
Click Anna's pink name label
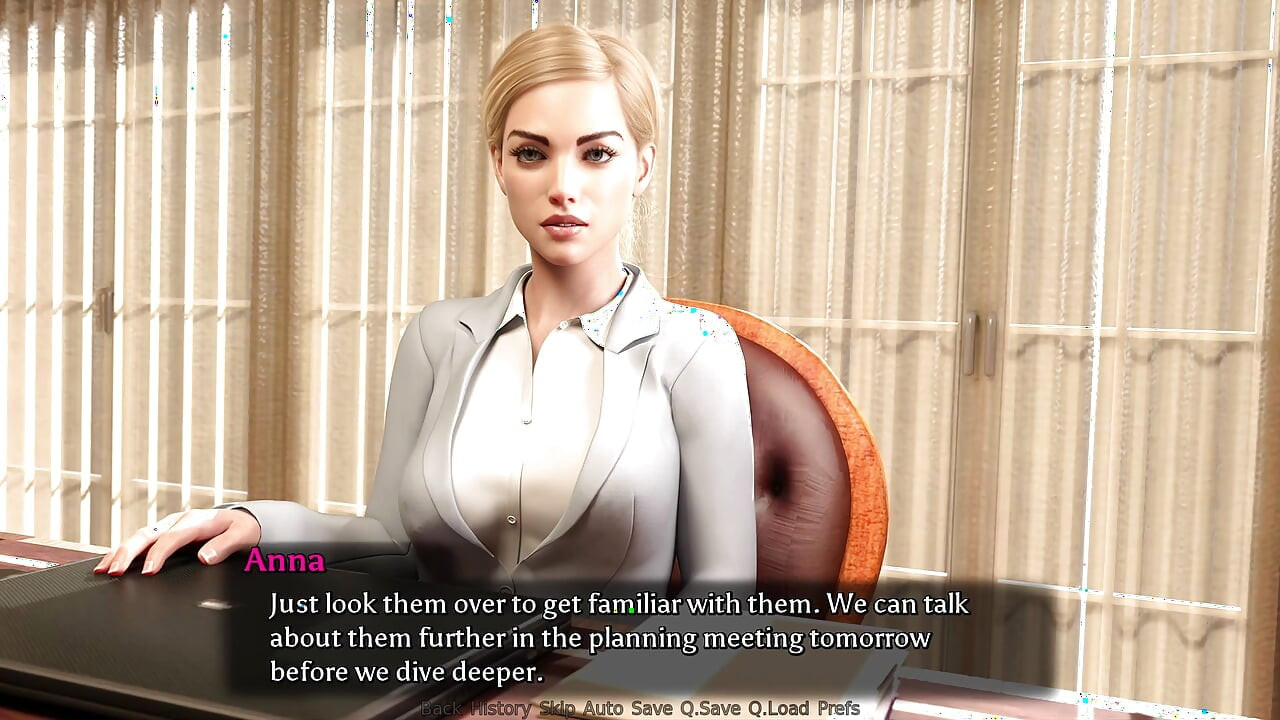pyautogui.click(x=286, y=562)
